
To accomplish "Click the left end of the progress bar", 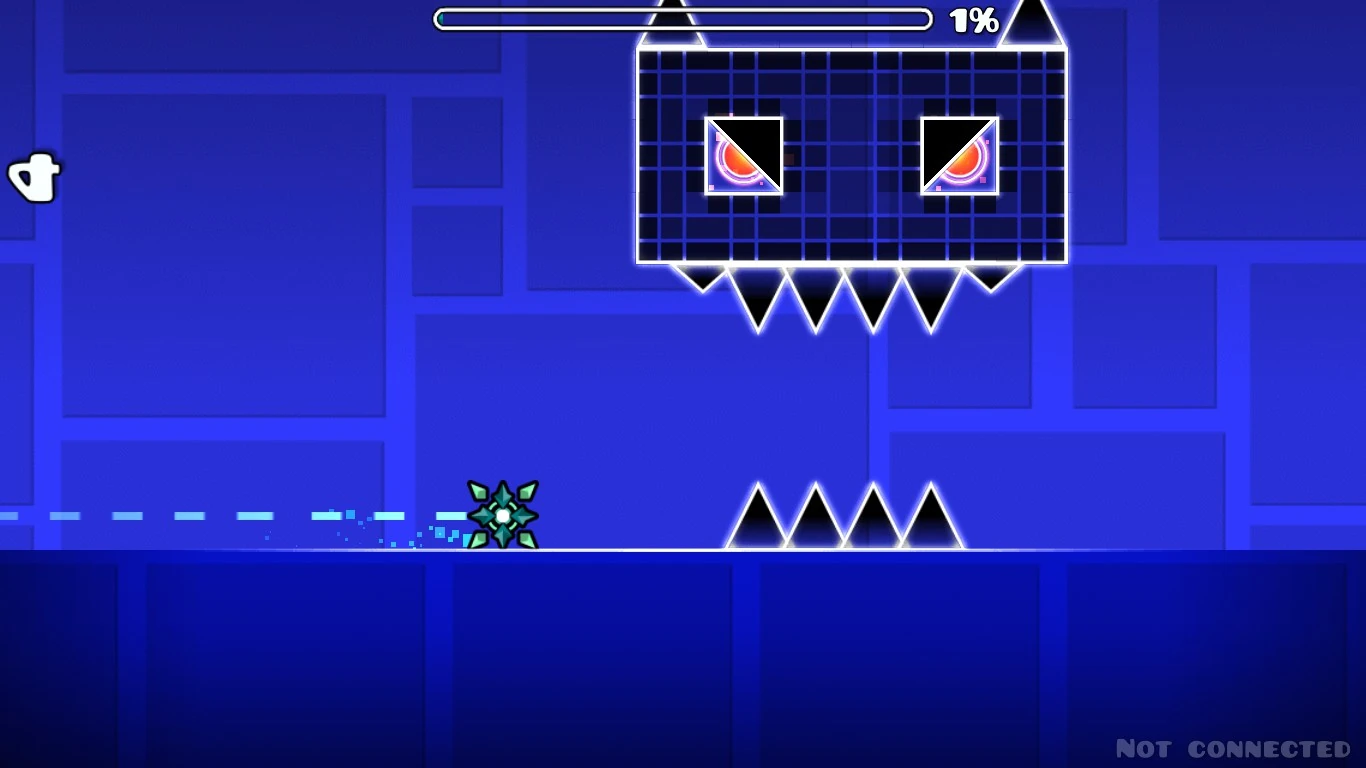I will pos(440,17).
